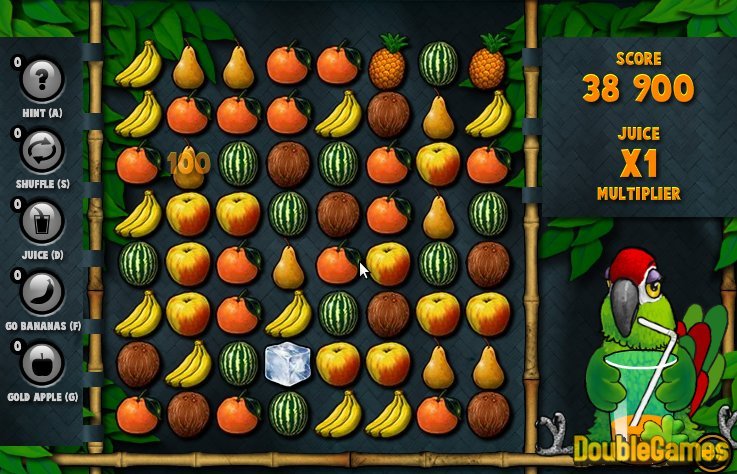The width and height of the screenshot is (737, 474).
Task: Activate the Go Bananas power-up
Action: coord(43,293)
